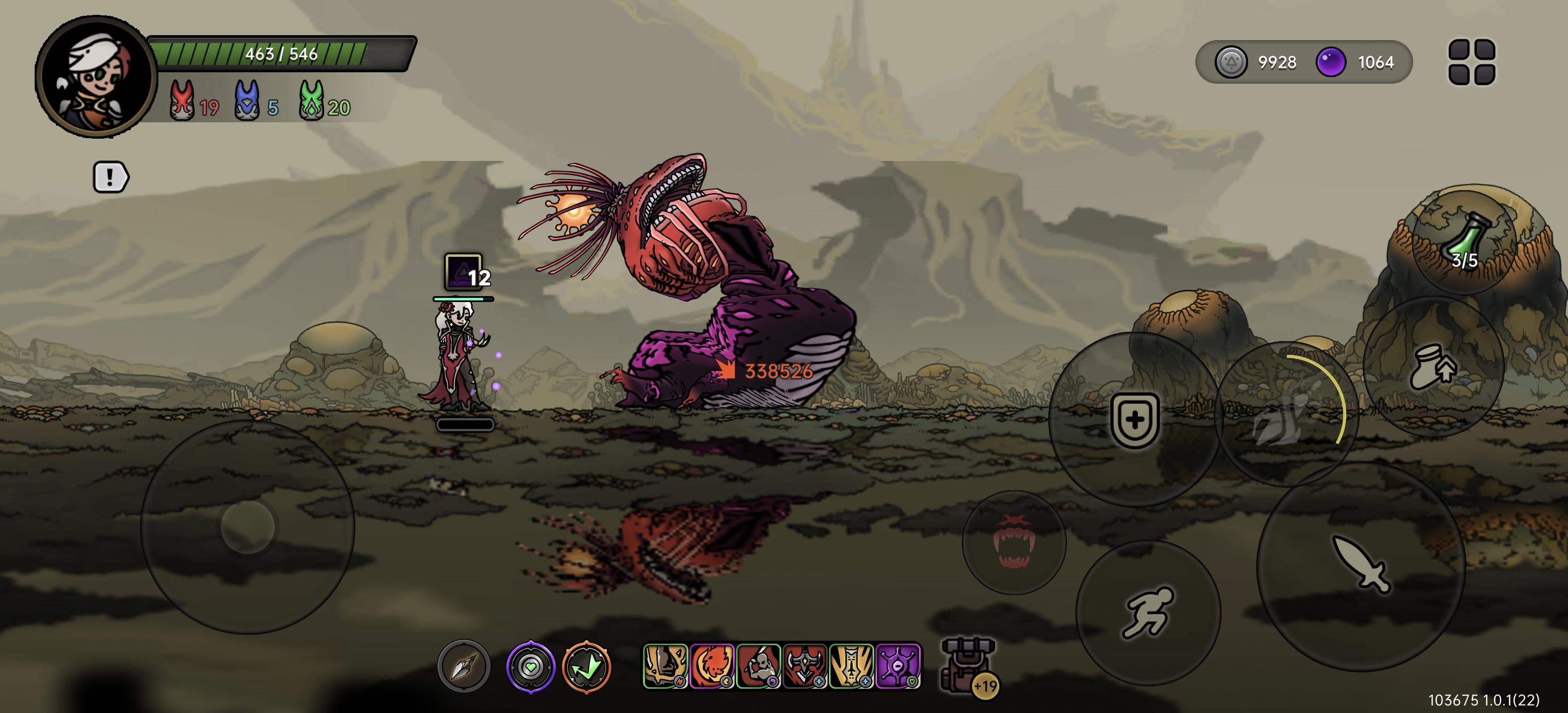Select the flaming phoenix skill icon
Viewport: 1568px width, 713px height.
pos(712,666)
